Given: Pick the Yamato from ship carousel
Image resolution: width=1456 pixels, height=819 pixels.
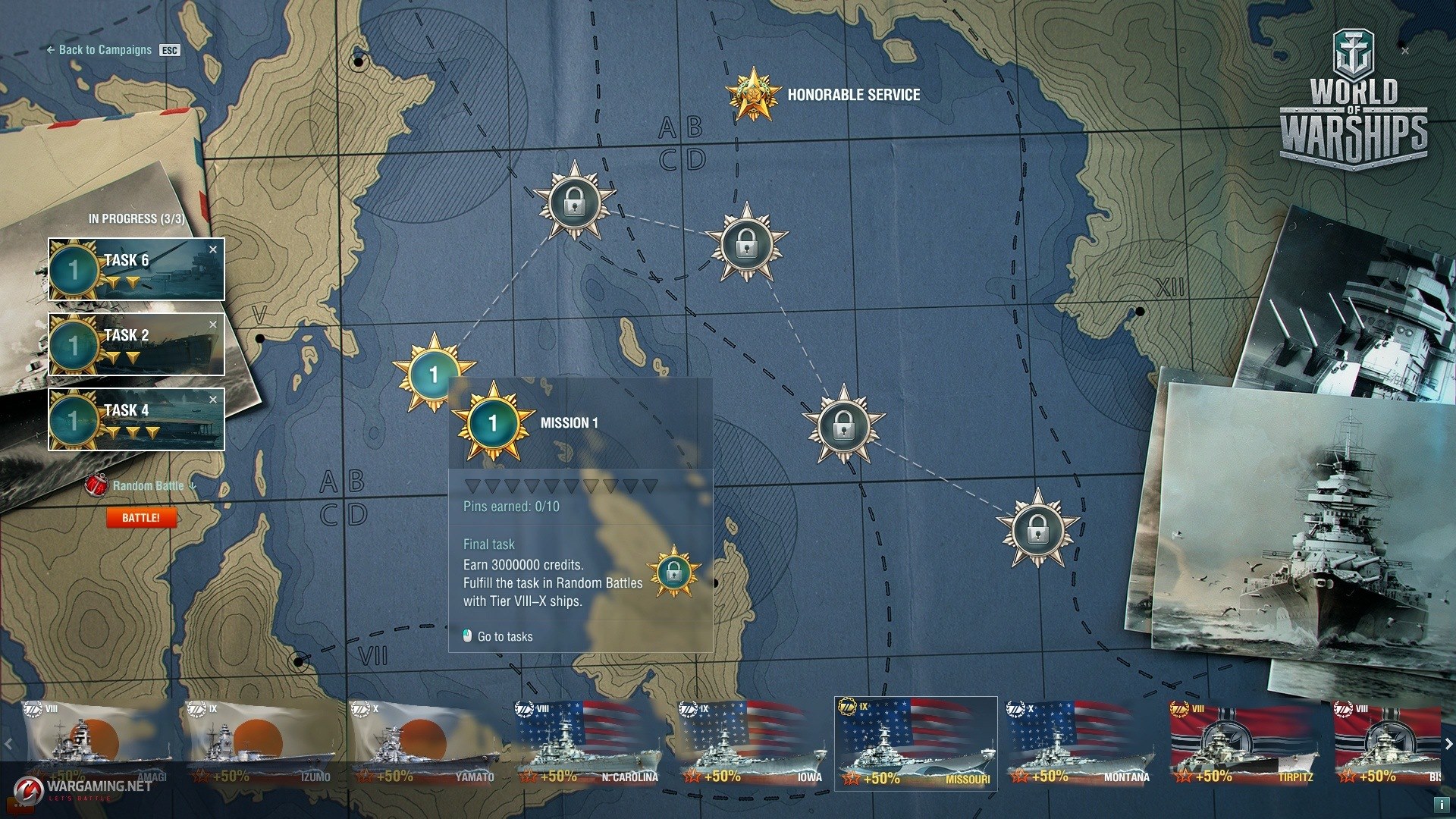Looking at the screenshot, I should click(425, 743).
